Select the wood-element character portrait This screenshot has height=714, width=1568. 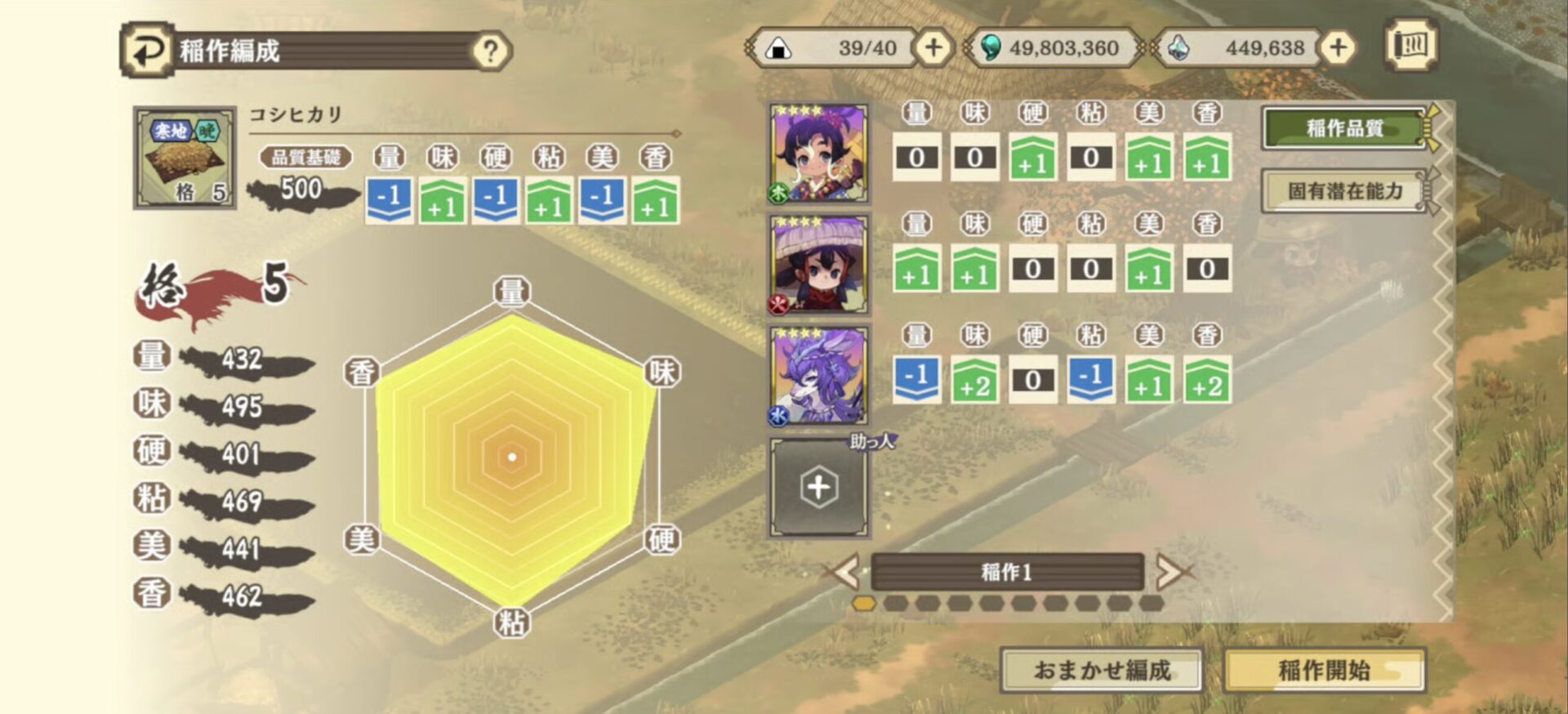click(818, 154)
